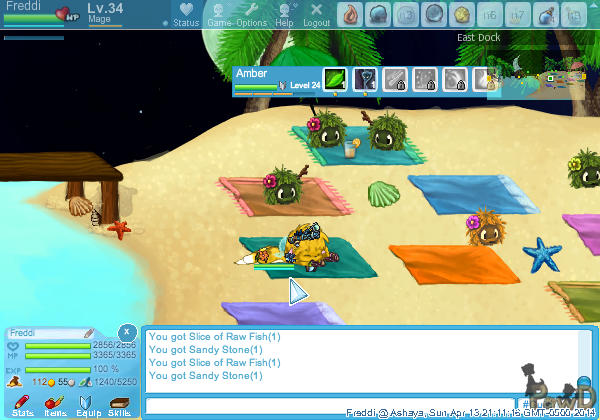Image resolution: width=600 pixels, height=420 pixels.
Task: Close the Freddi status panel
Action: (x=127, y=331)
